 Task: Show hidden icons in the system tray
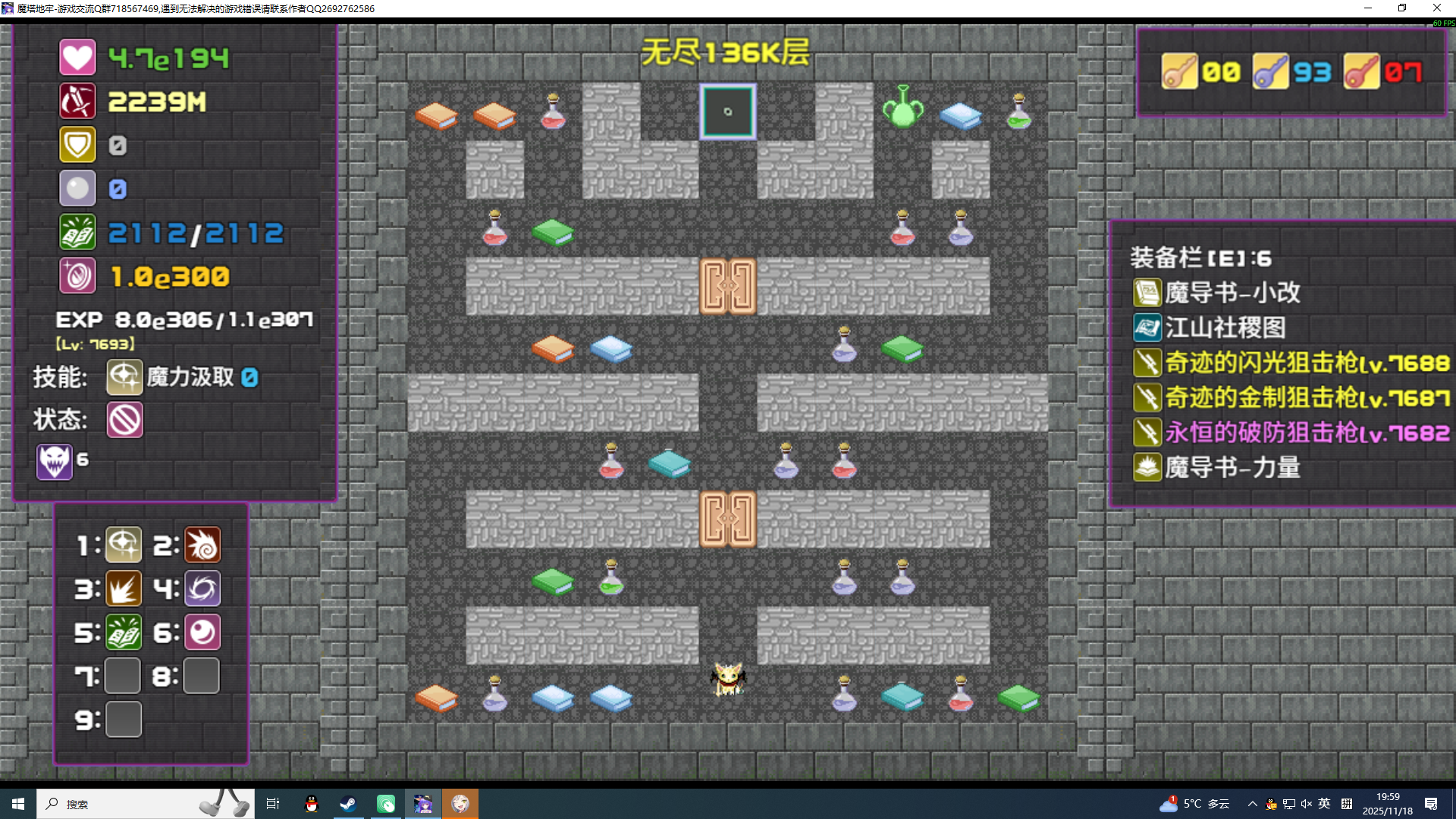1251,803
